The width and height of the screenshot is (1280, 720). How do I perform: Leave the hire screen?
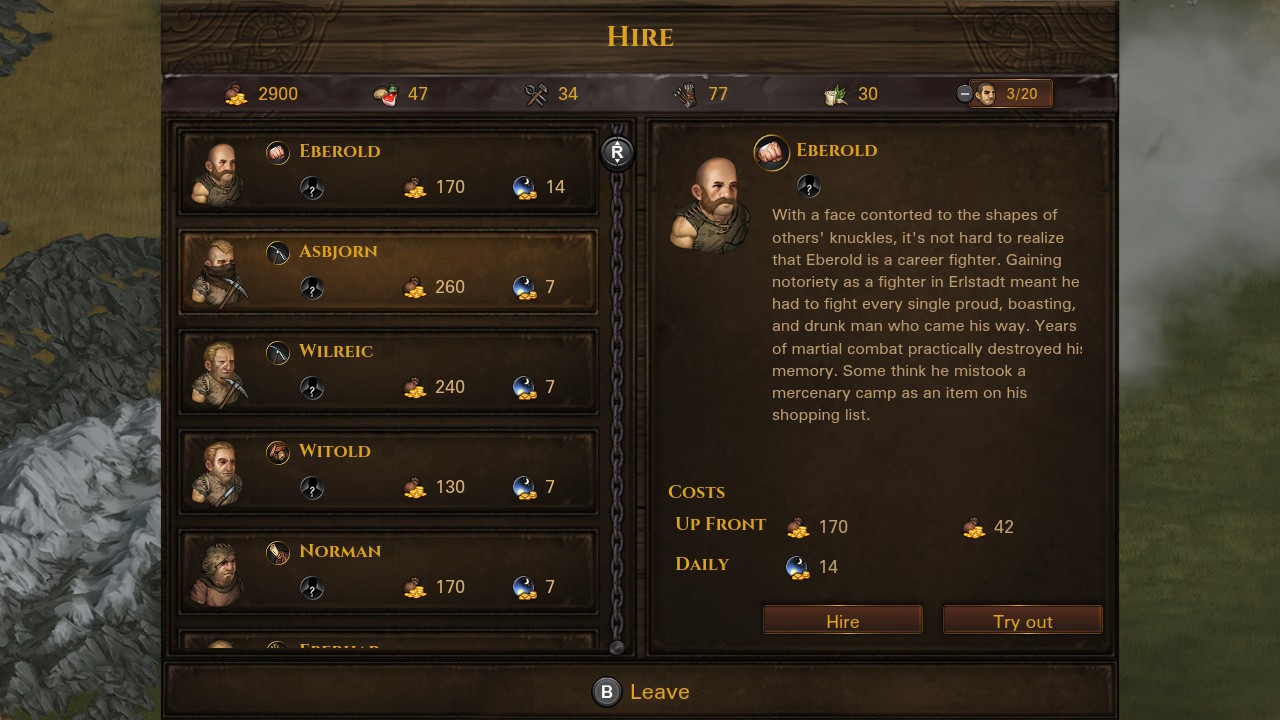click(x=640, y=691)
